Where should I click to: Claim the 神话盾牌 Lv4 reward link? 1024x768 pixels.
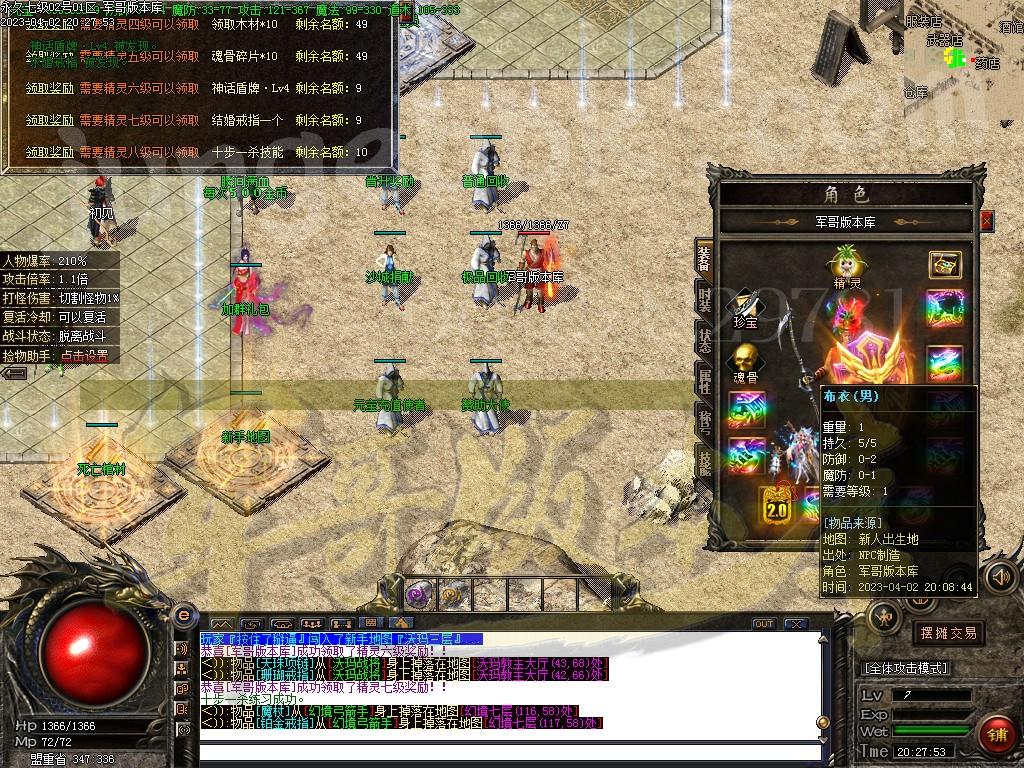point(49,88)
